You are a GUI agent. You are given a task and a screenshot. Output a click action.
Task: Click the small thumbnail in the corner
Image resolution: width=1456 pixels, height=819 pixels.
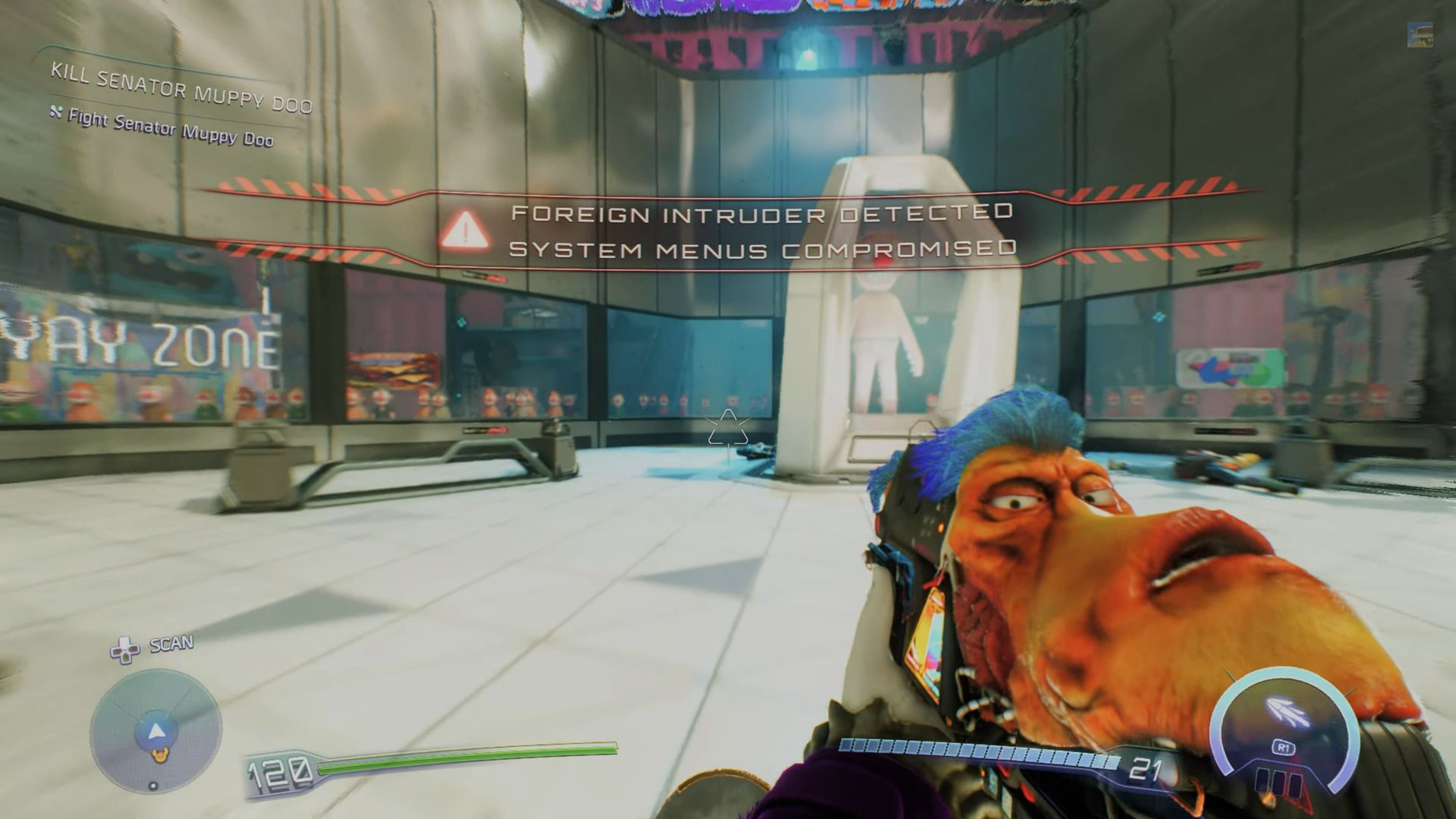pyautogui.click(x=1420, y=35)
